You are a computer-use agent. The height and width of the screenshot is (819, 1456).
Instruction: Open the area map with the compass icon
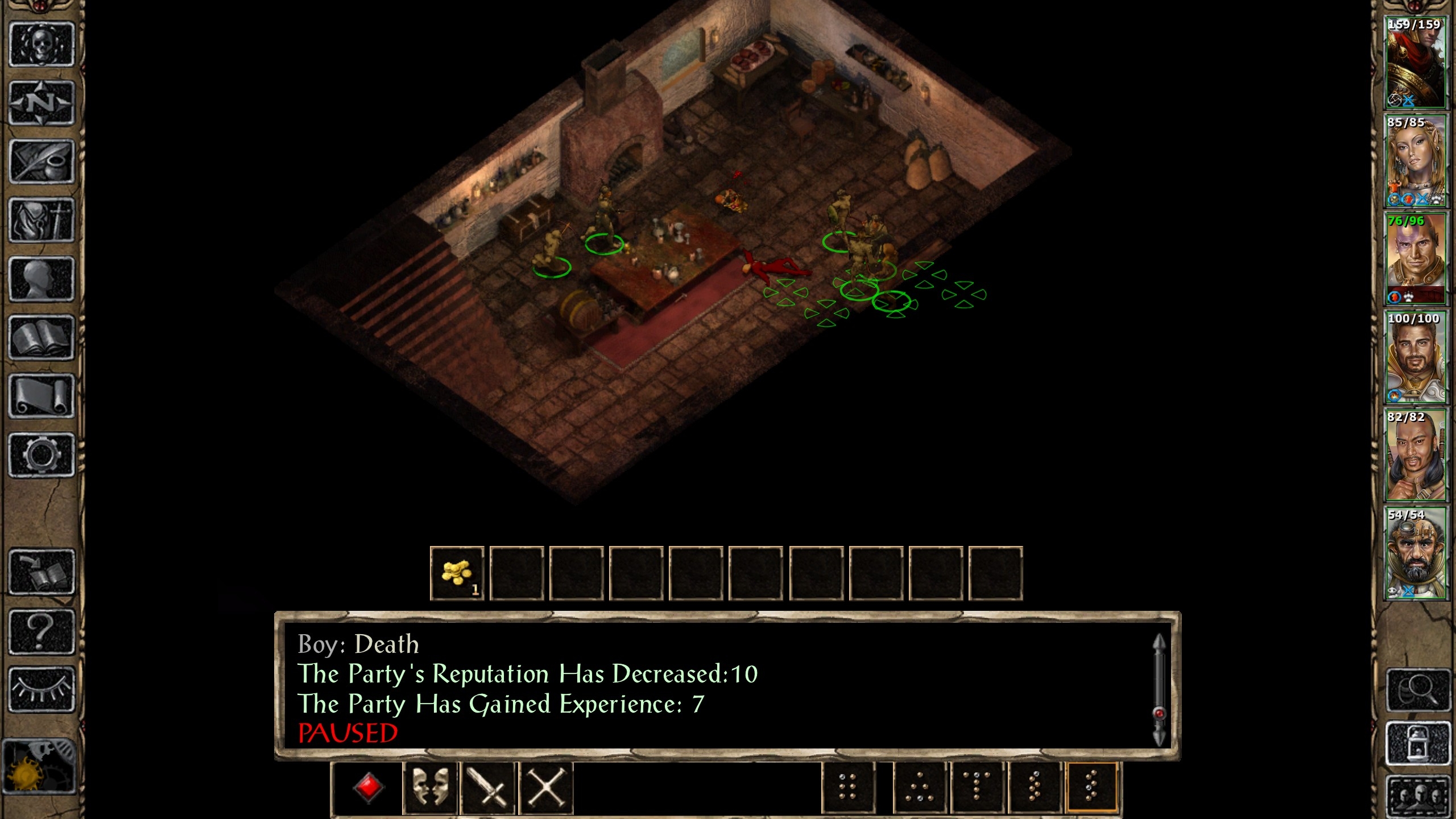click(x=42, y=103)
